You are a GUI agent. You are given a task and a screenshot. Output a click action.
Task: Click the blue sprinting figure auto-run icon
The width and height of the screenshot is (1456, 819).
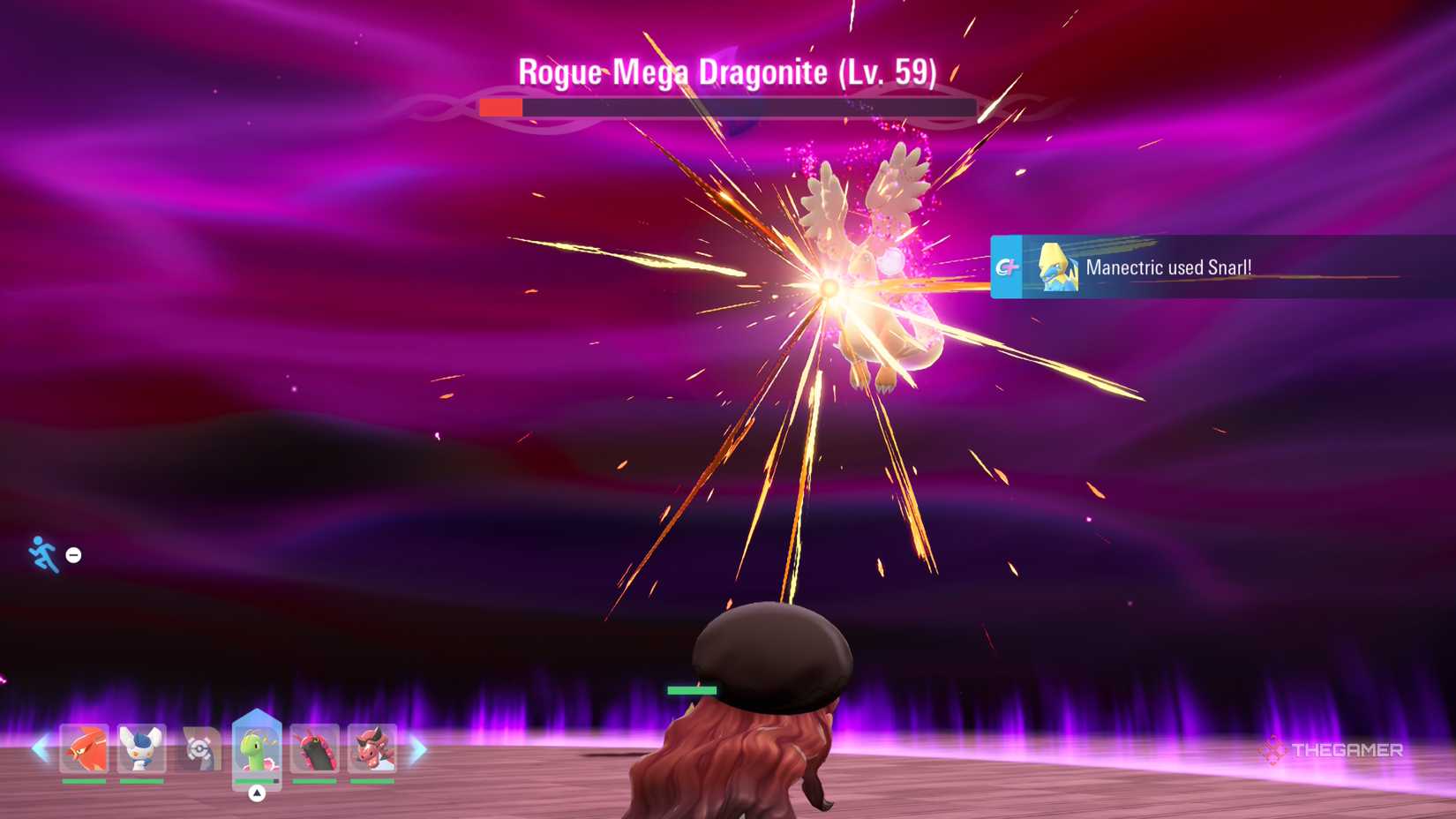[41, 554]
